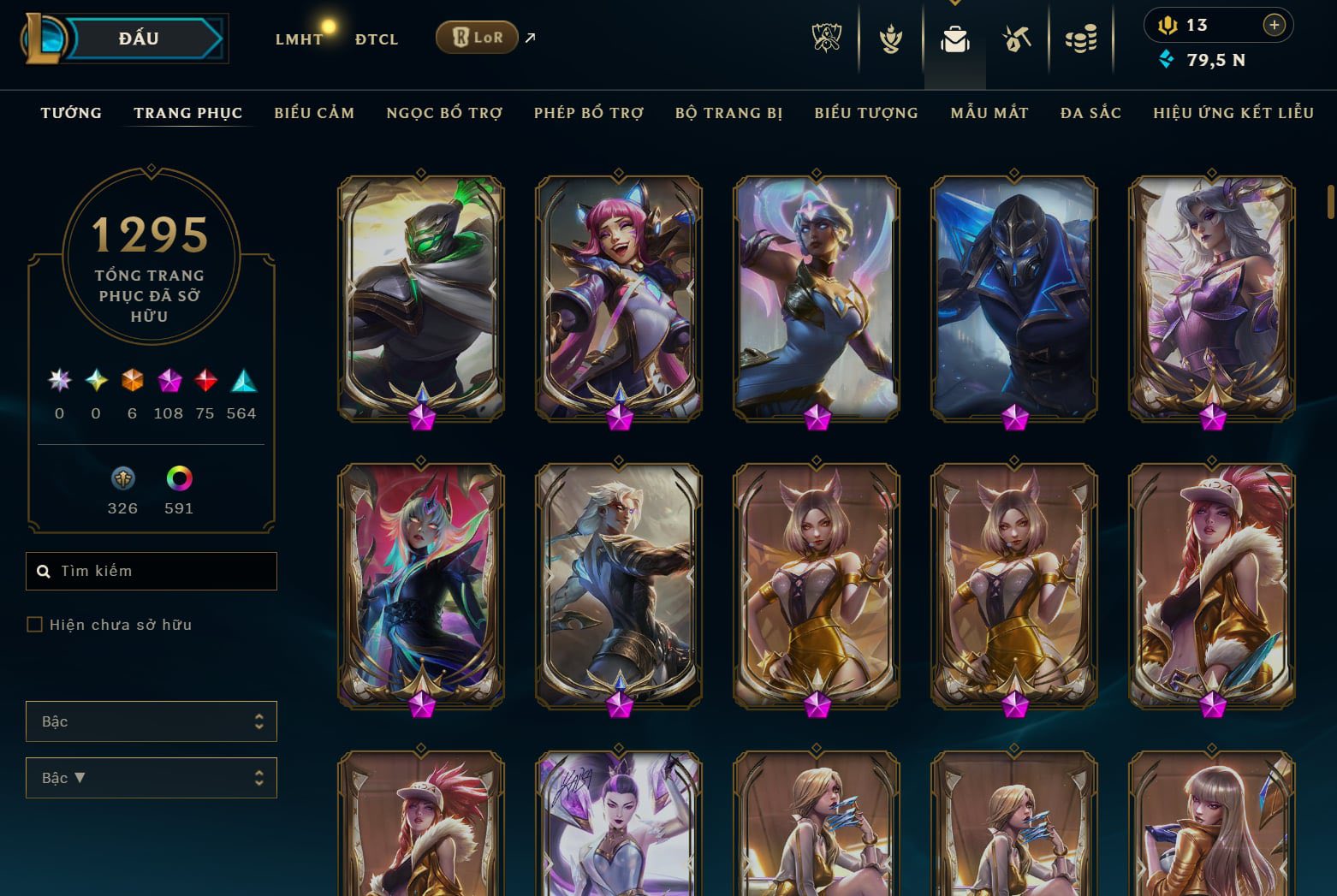Screen dimensions: 1337x896
Task: Open the Store coins icon
Action: click(1080, 38)
